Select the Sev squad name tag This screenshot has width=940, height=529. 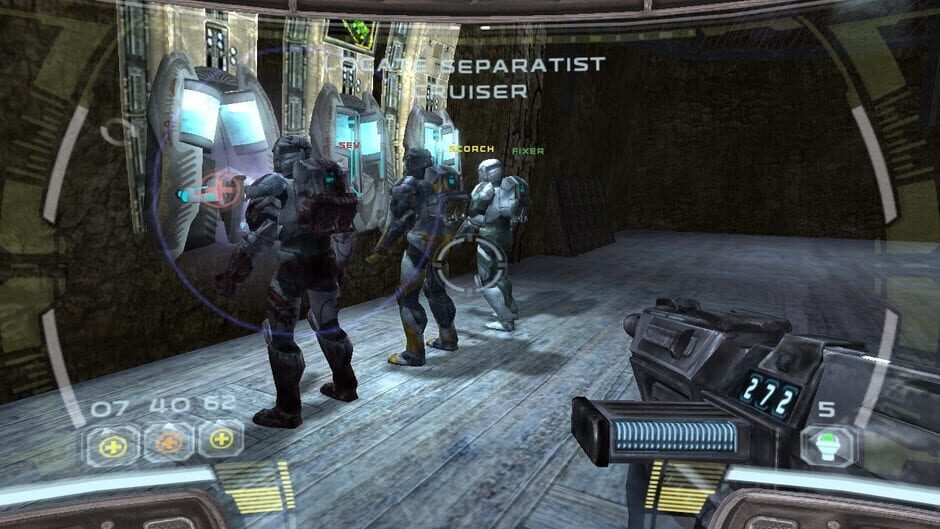(349, 145)
